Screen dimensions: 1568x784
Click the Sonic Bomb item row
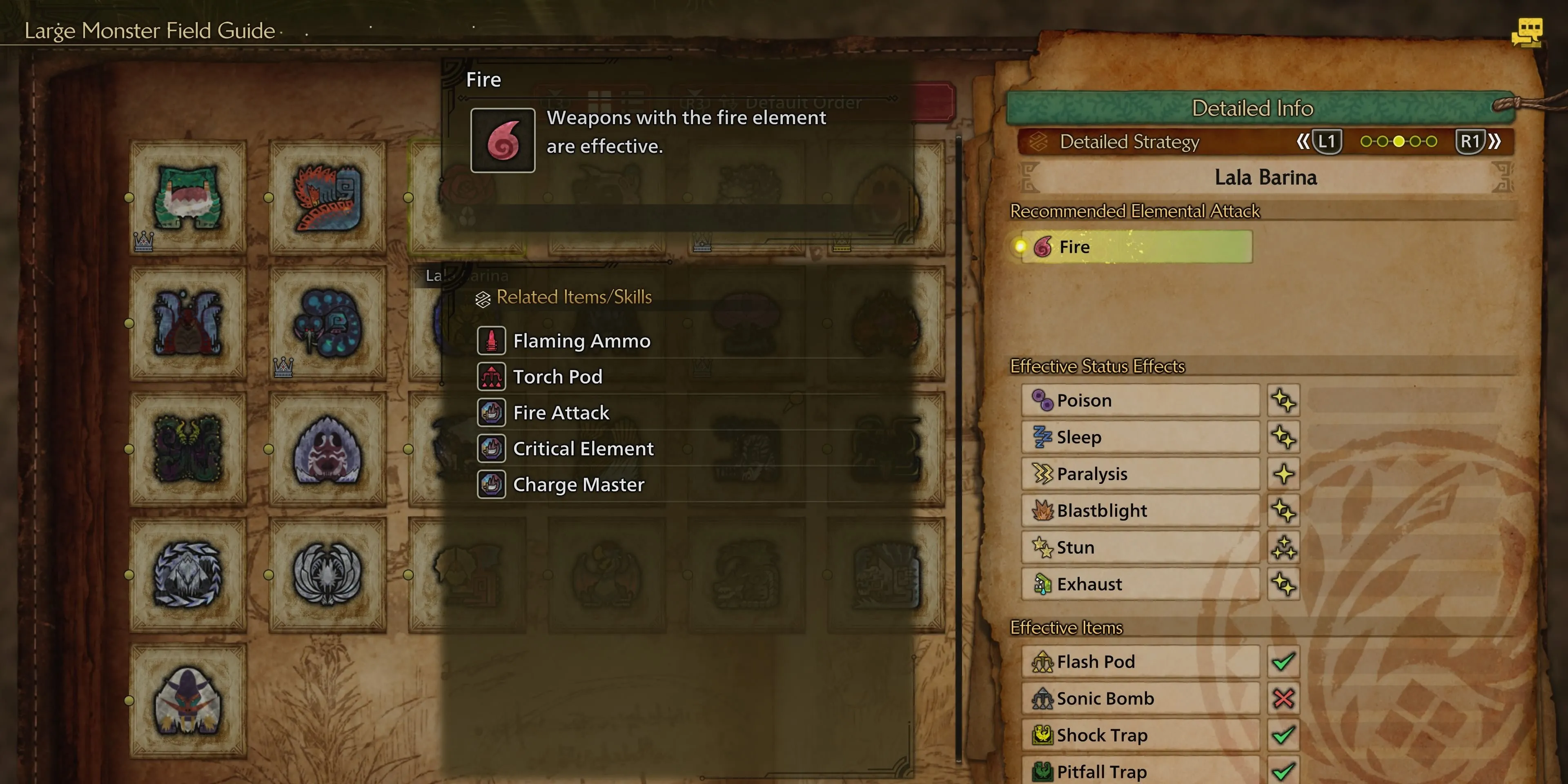[1140, 698]
